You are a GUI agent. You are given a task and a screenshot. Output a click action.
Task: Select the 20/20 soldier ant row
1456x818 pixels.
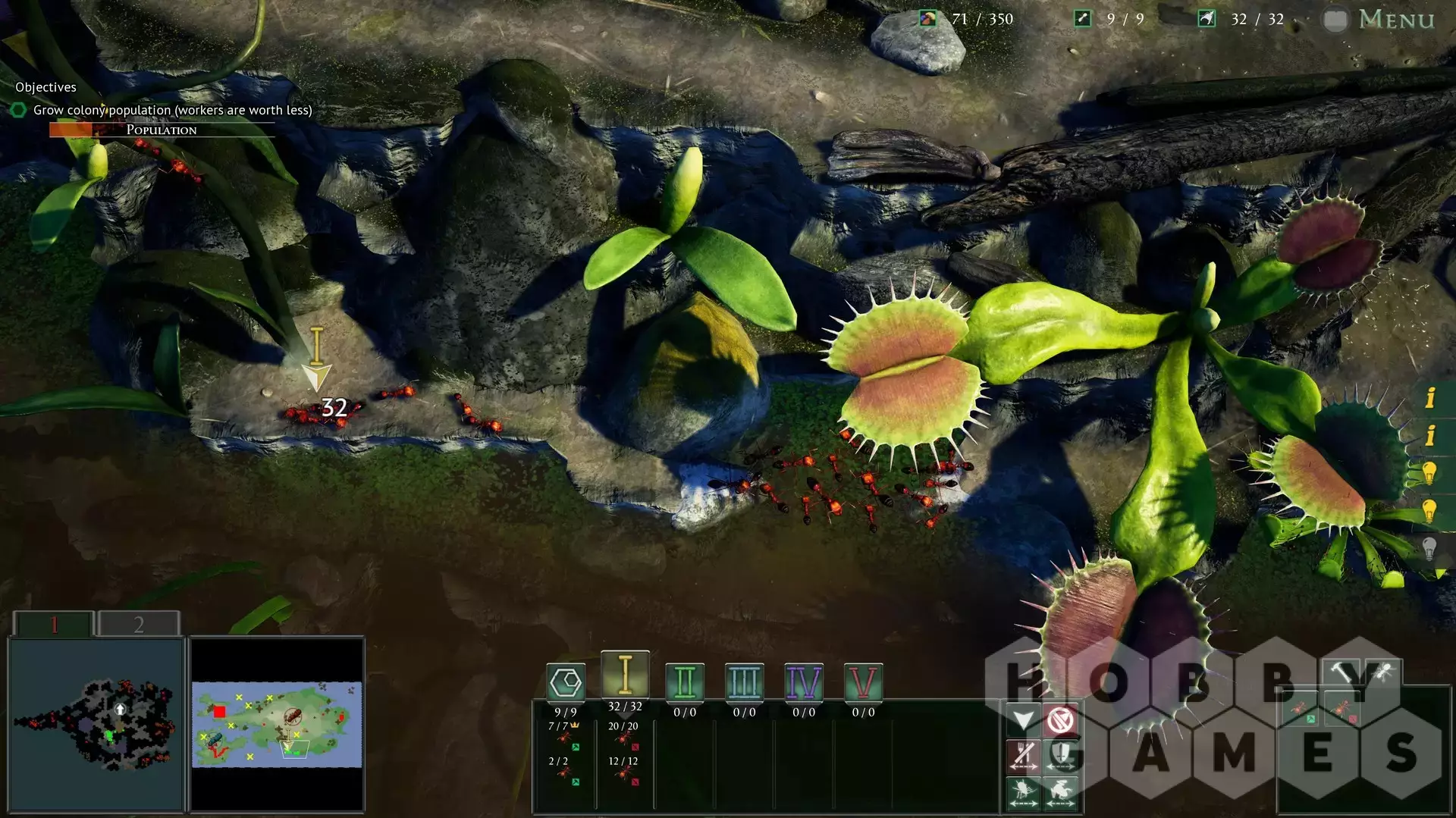(x=623, y=733)
